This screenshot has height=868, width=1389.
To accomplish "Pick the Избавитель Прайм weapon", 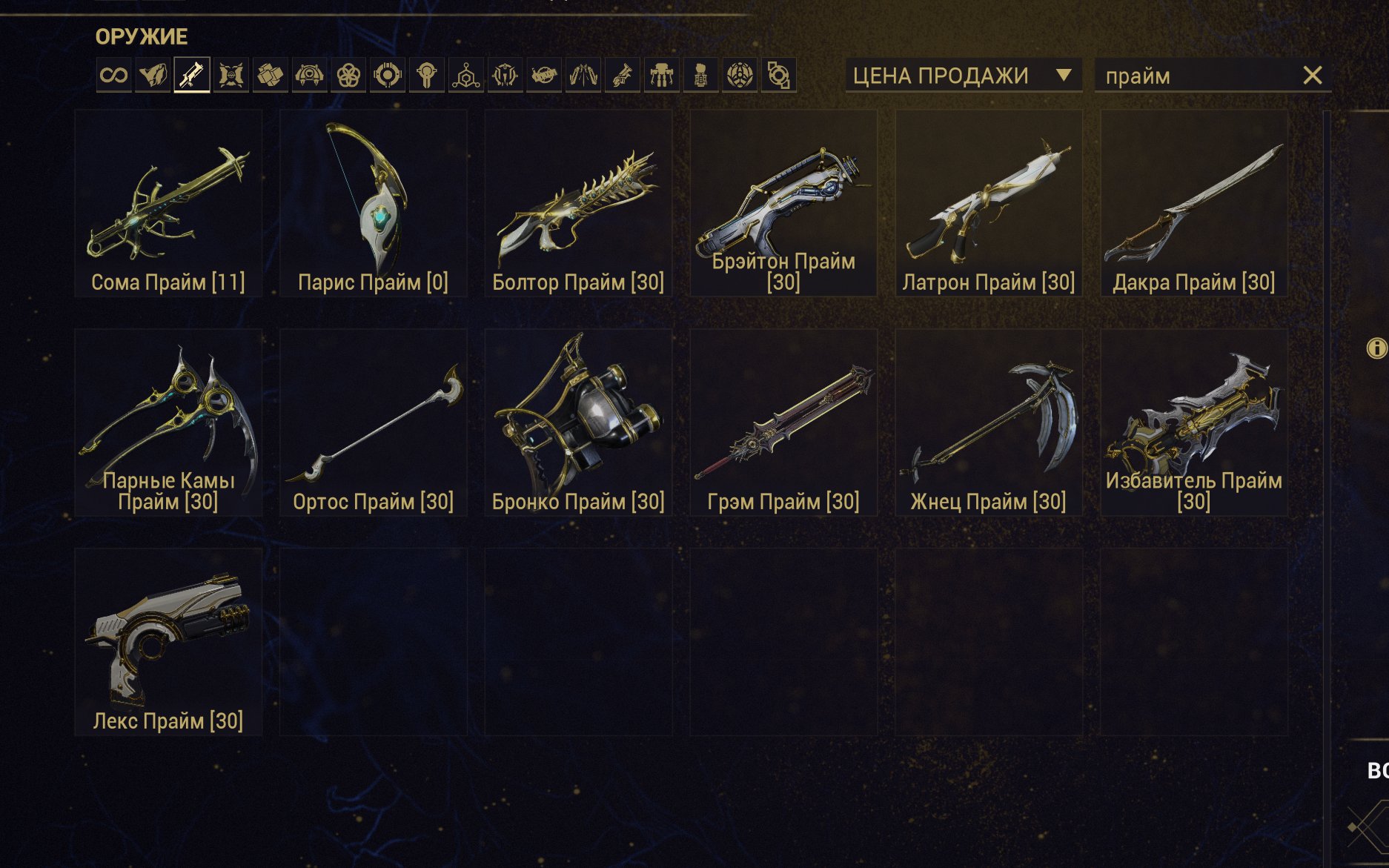I will pos(1193,423).
